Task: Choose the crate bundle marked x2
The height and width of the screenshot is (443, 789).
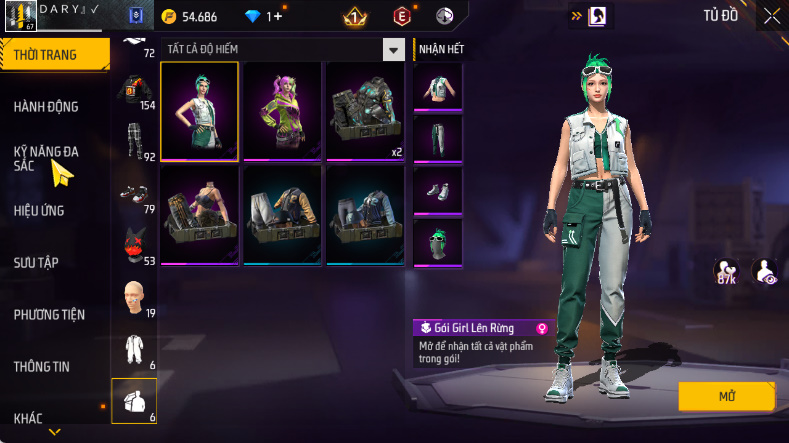Action: click(x=365, y=110)
